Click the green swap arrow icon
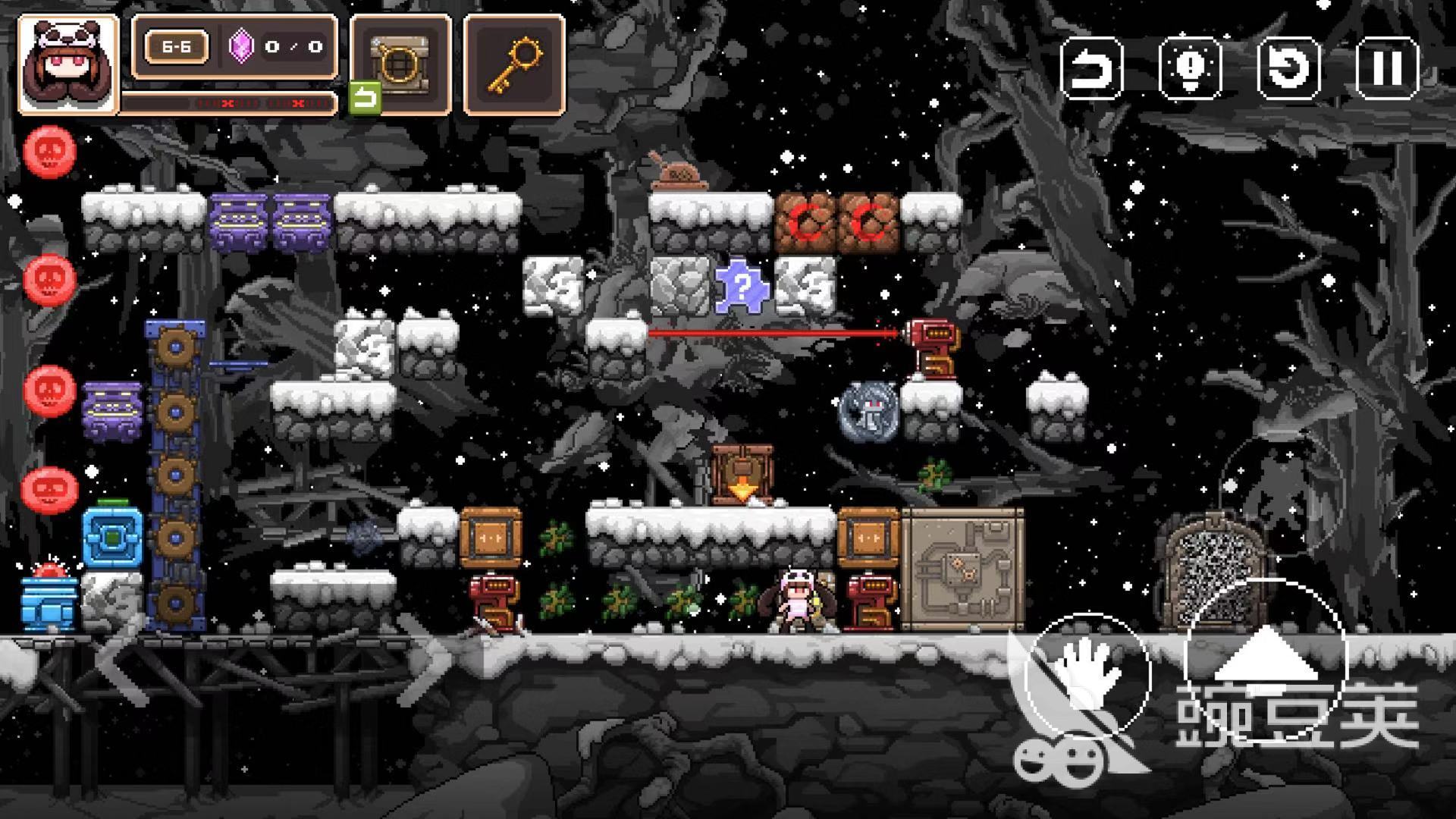Screen dimensions: 1456x819 pos(365,99)
